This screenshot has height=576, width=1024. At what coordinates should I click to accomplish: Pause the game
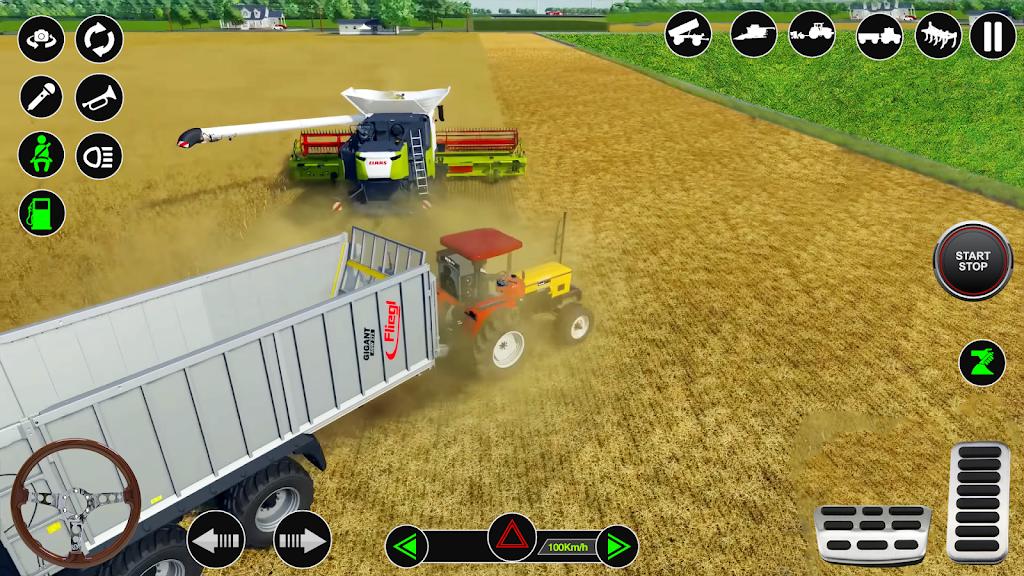(992, 35)
